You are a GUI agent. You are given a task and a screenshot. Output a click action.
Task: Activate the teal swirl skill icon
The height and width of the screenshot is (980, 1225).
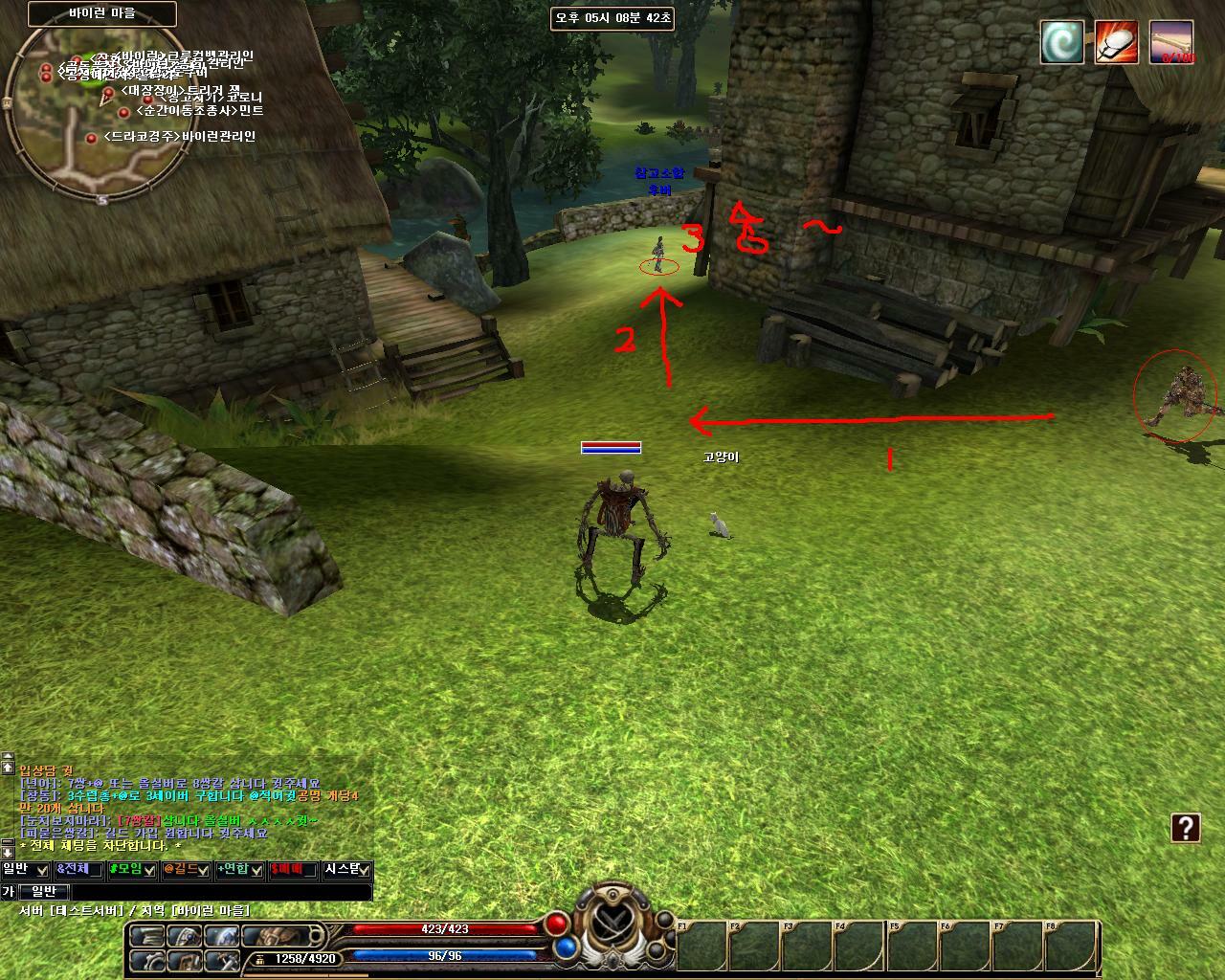point(1061,42)
